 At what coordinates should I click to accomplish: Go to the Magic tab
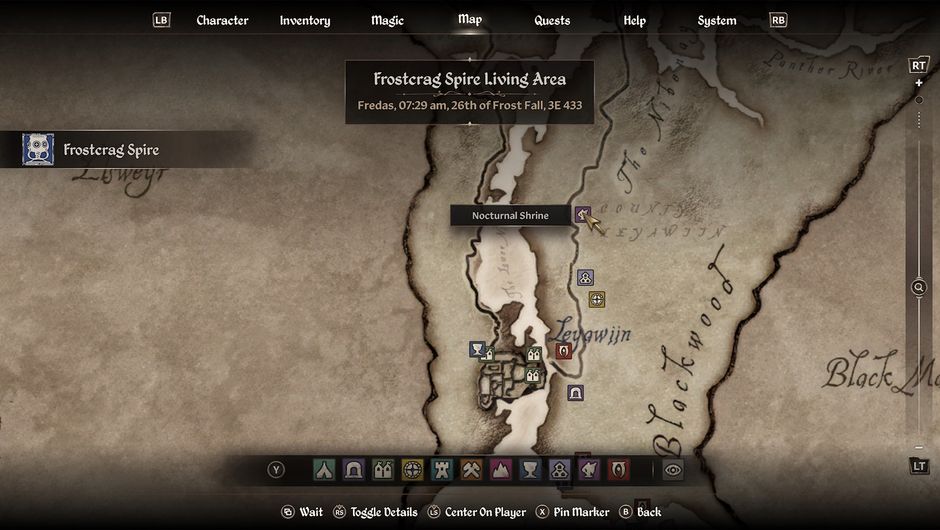tap(387, 20)
